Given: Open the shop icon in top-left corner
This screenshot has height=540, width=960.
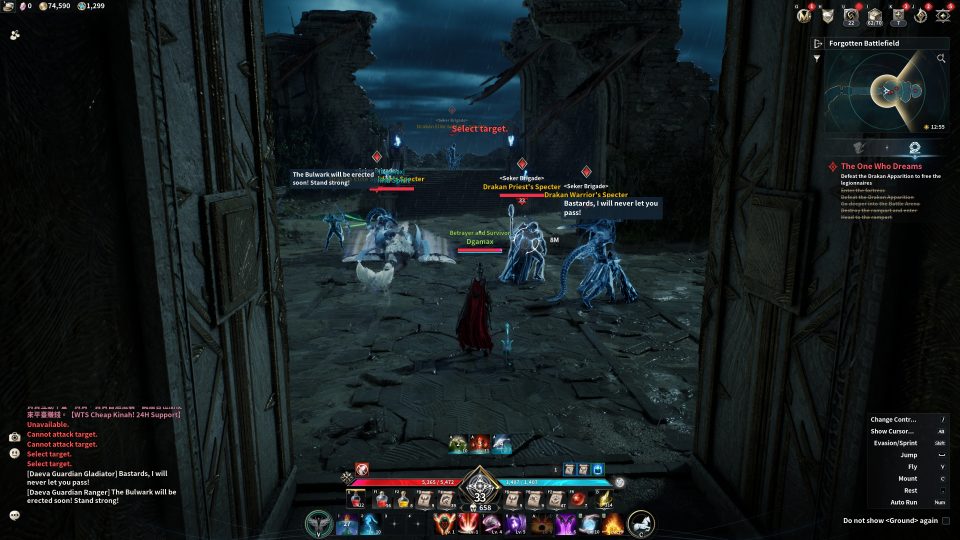Looking at the screenshot, I should pyautogui.click(x=16, y=34).
